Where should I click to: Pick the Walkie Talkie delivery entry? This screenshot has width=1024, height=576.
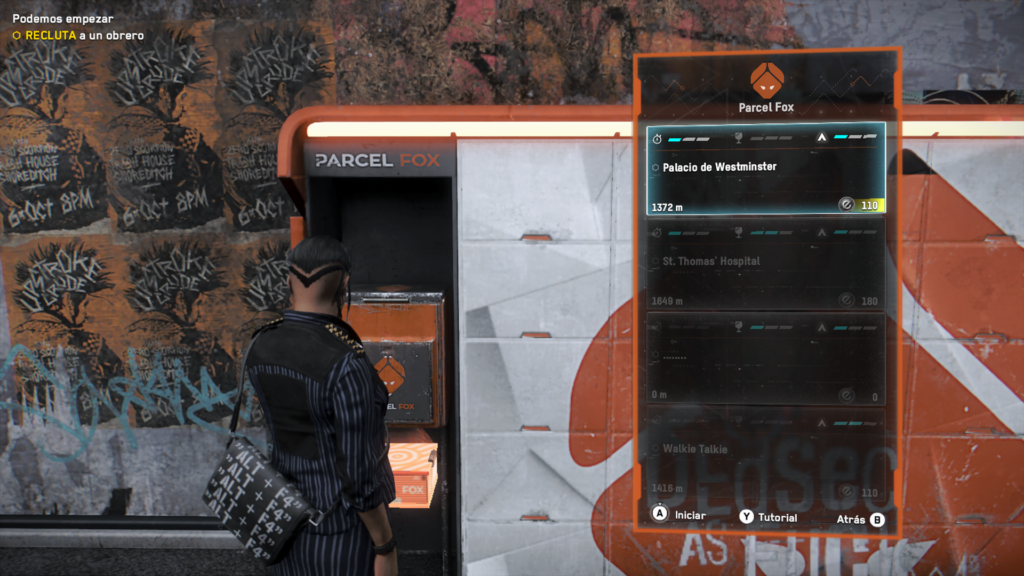click(765, 452)
